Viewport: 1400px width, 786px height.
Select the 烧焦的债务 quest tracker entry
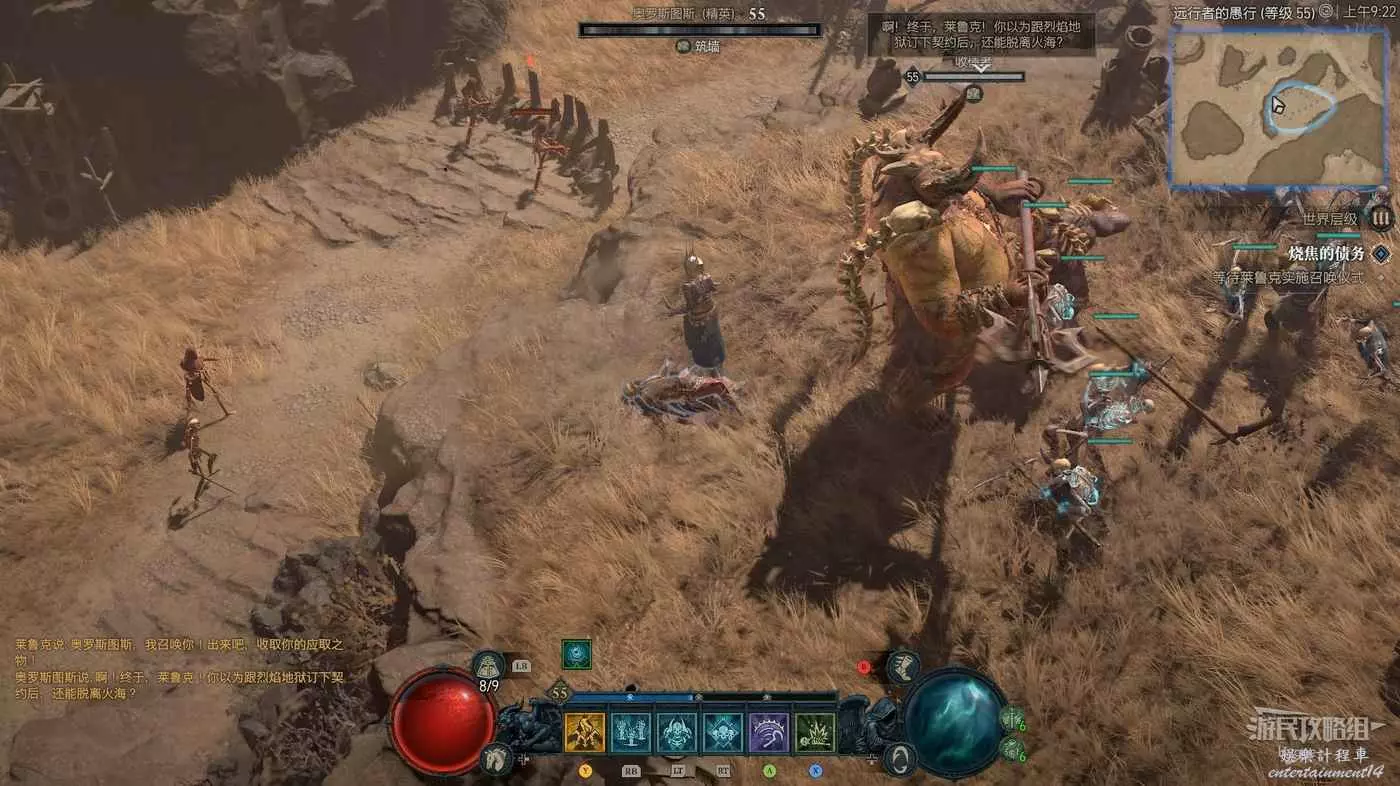pos(1325,254)
